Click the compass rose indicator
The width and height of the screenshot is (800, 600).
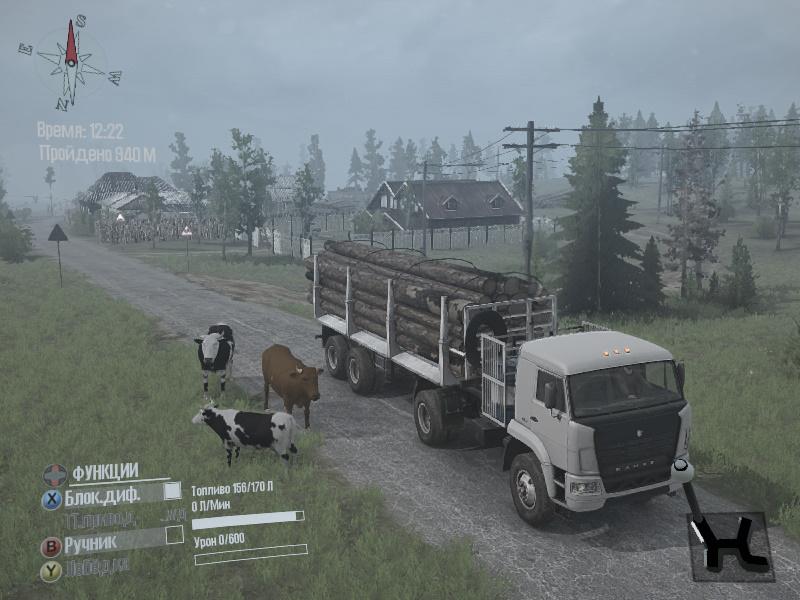pos(71,61)
